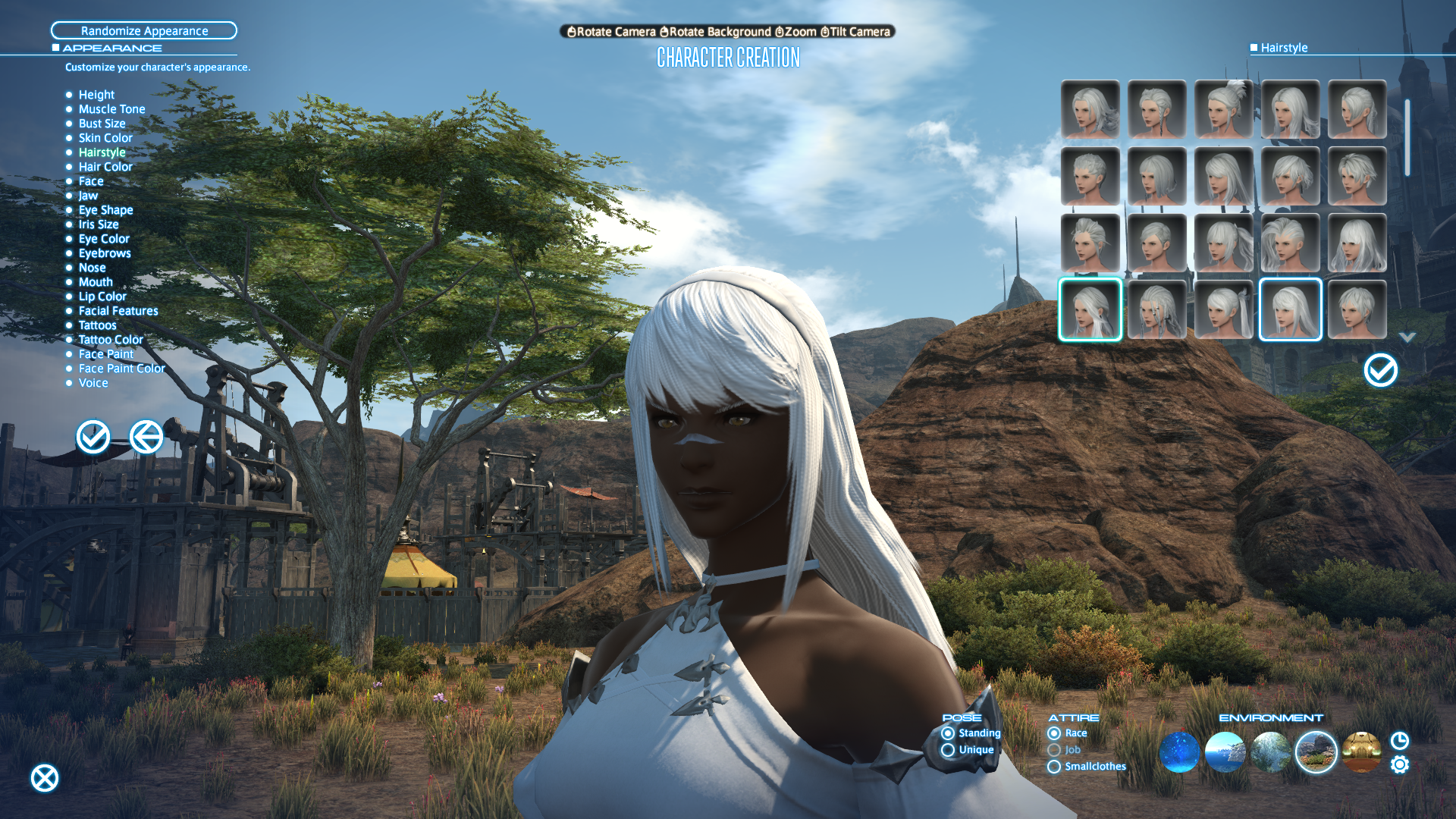Click the Randomize Appearance button

[144, 30]
